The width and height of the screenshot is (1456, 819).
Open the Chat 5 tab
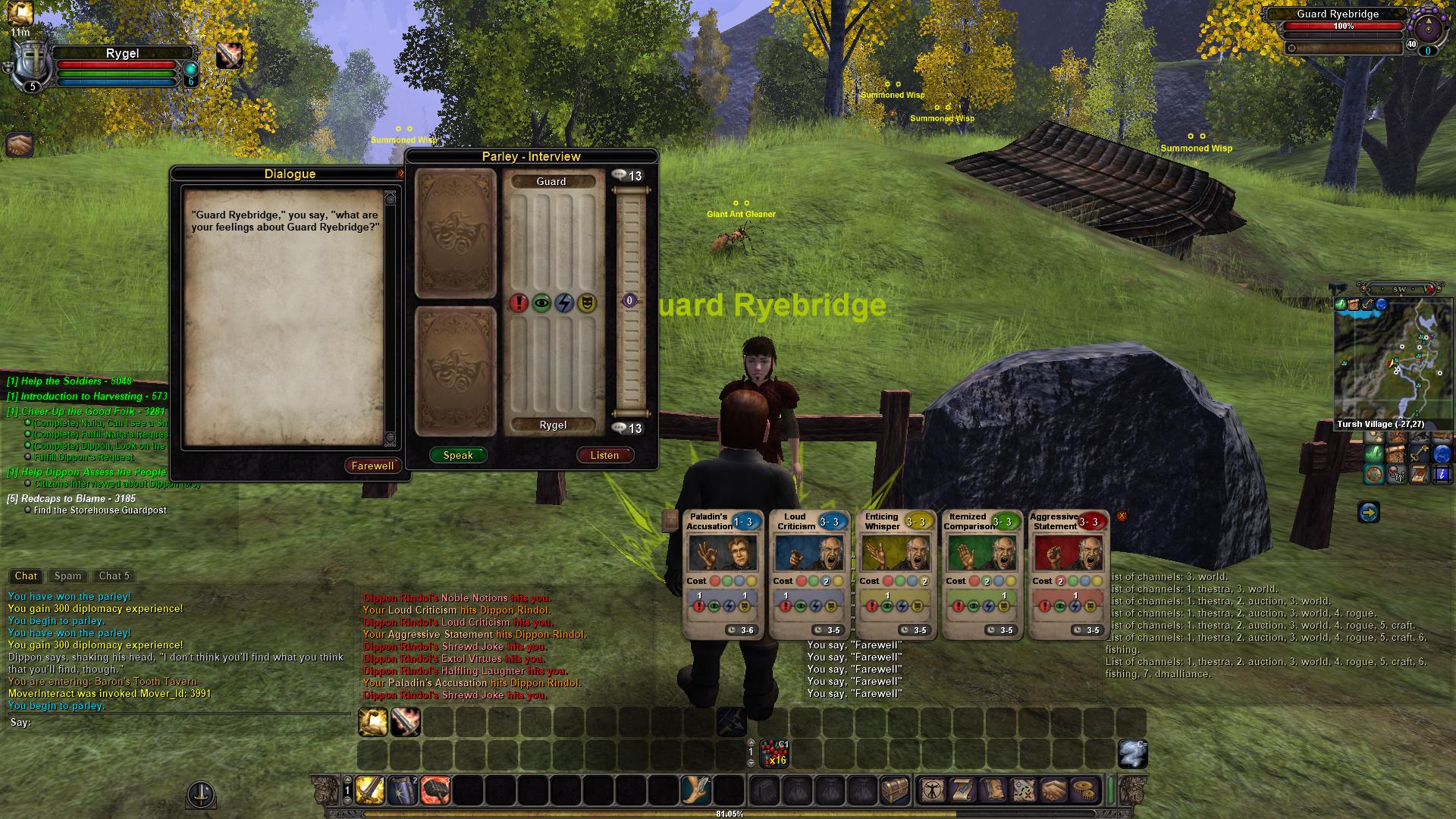click(115, 576)
